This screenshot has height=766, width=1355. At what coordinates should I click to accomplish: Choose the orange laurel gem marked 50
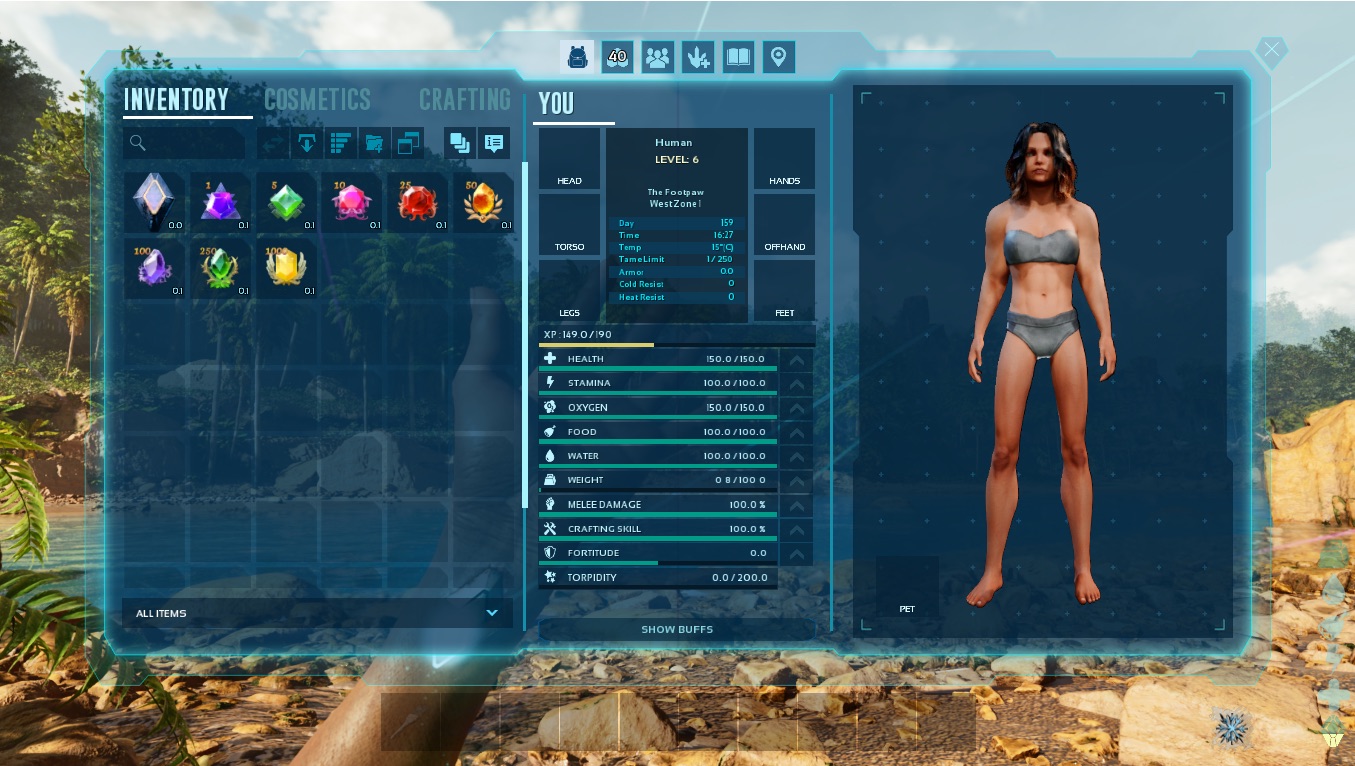(x=482, y=202)
